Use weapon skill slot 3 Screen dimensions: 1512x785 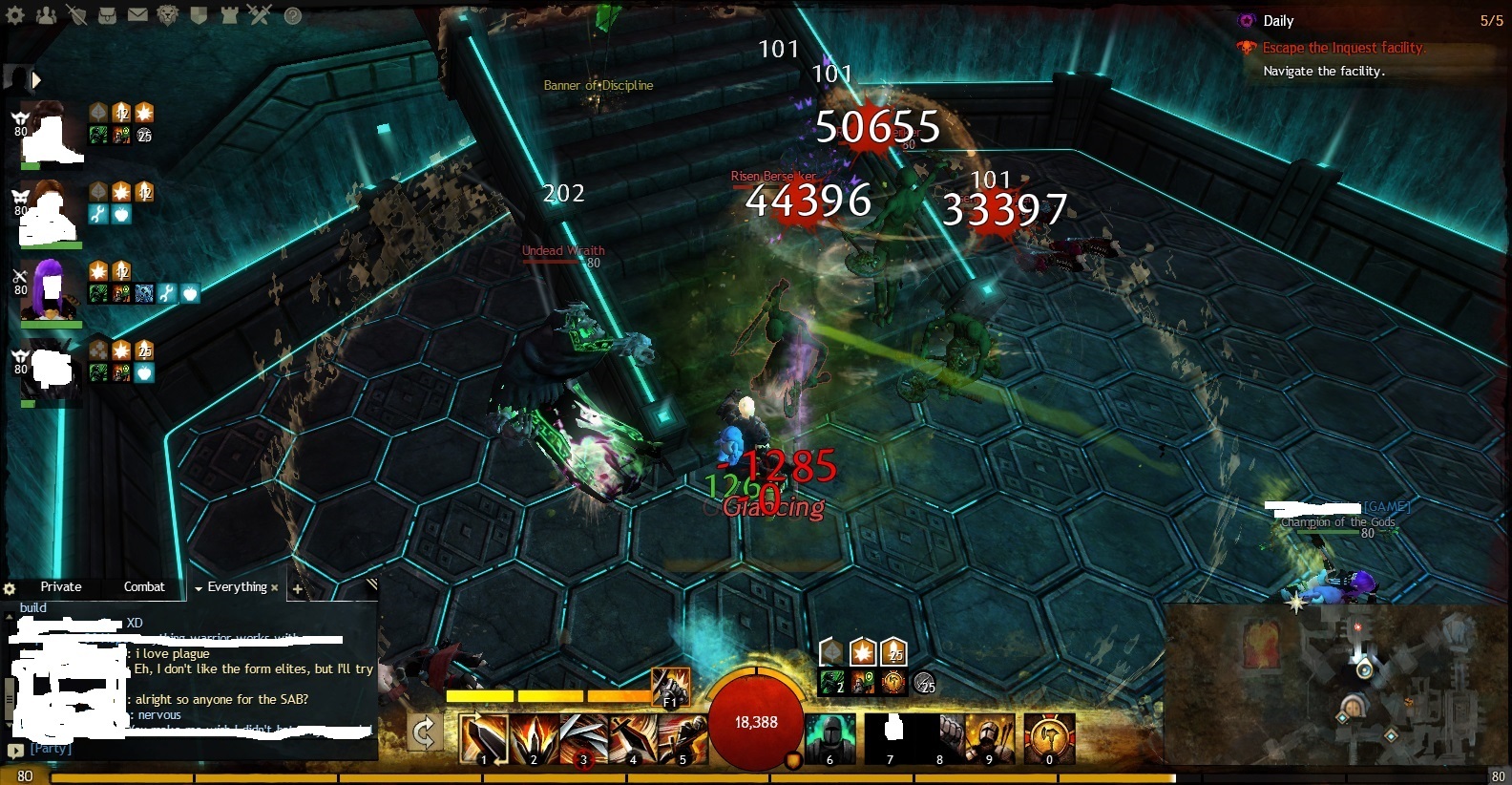coord(582,739)
